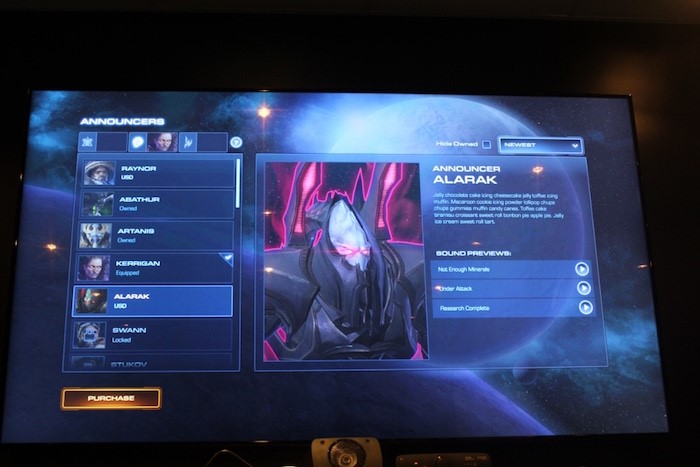Play the Not Enough Minerals sound preview

click(x=582, y=269)
